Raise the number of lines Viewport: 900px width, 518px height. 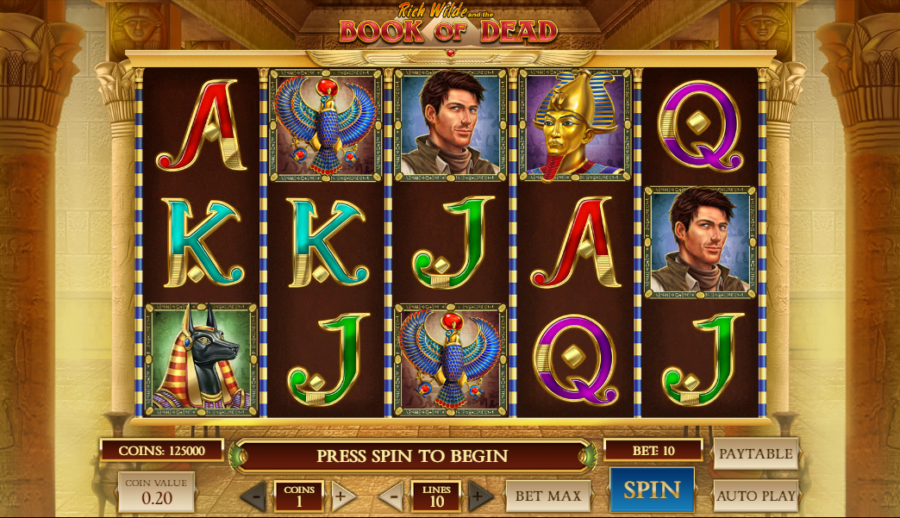(x=481, y=496)
